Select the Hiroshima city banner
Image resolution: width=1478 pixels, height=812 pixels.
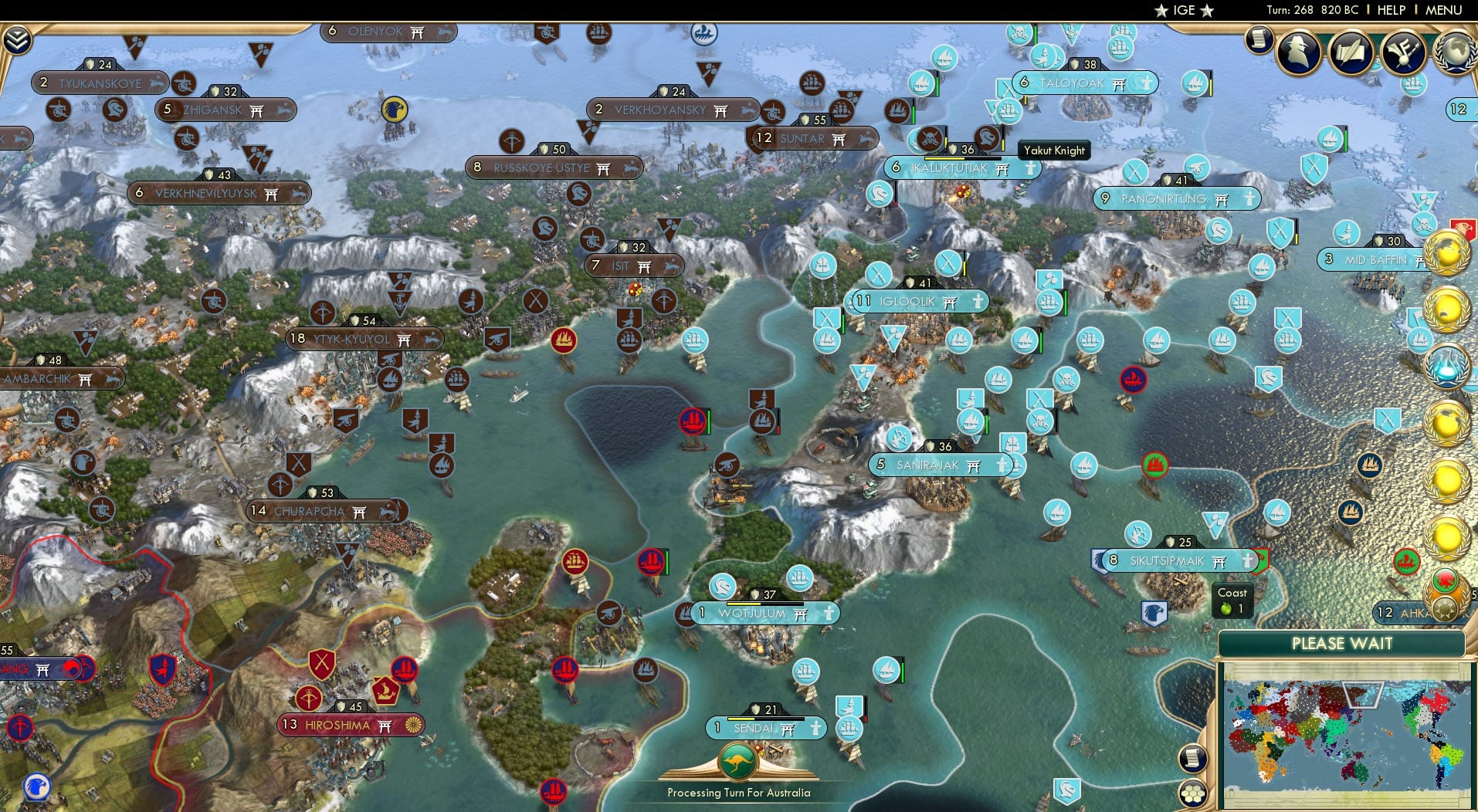click(351, 724)
